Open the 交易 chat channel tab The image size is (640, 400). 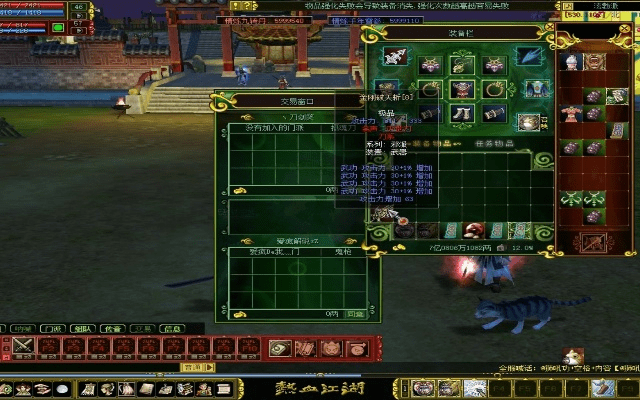click(143, 328)
